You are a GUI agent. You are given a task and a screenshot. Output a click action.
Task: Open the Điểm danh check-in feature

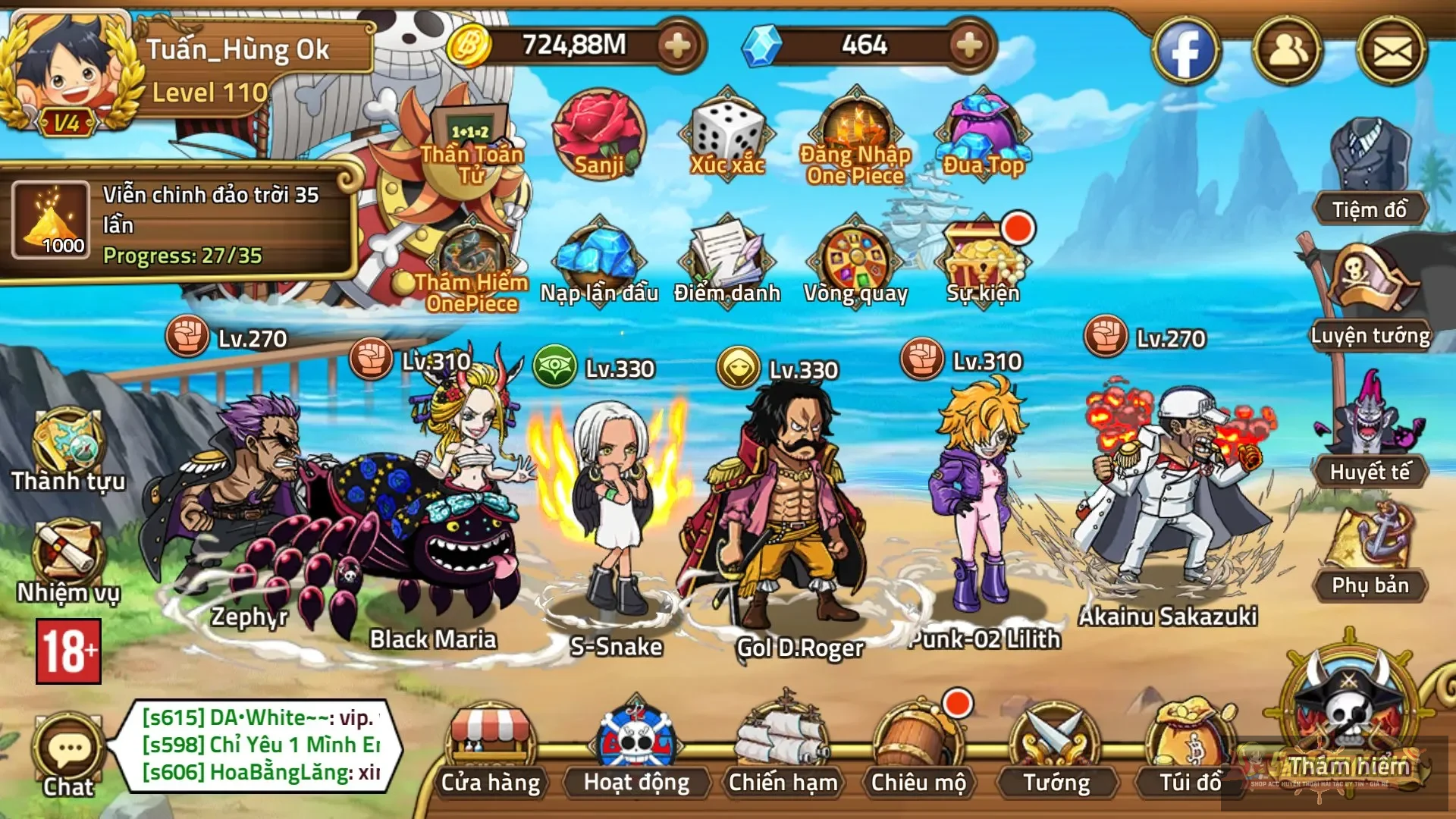pyautogui.click(x=726, y=254)
